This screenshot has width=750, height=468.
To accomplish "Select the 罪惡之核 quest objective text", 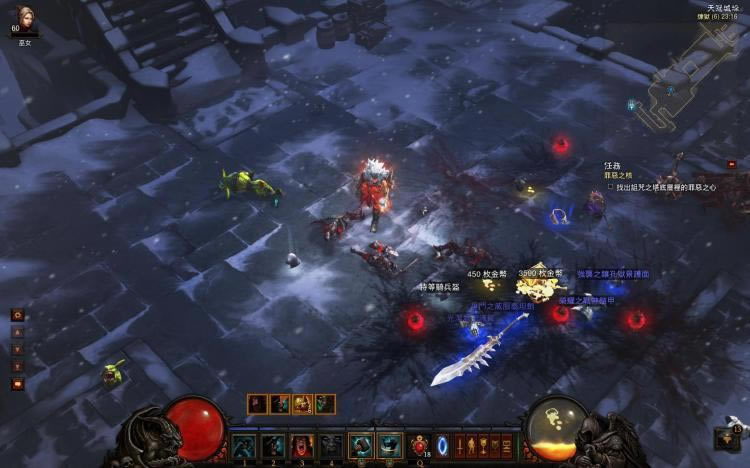I will pos(618,175).
